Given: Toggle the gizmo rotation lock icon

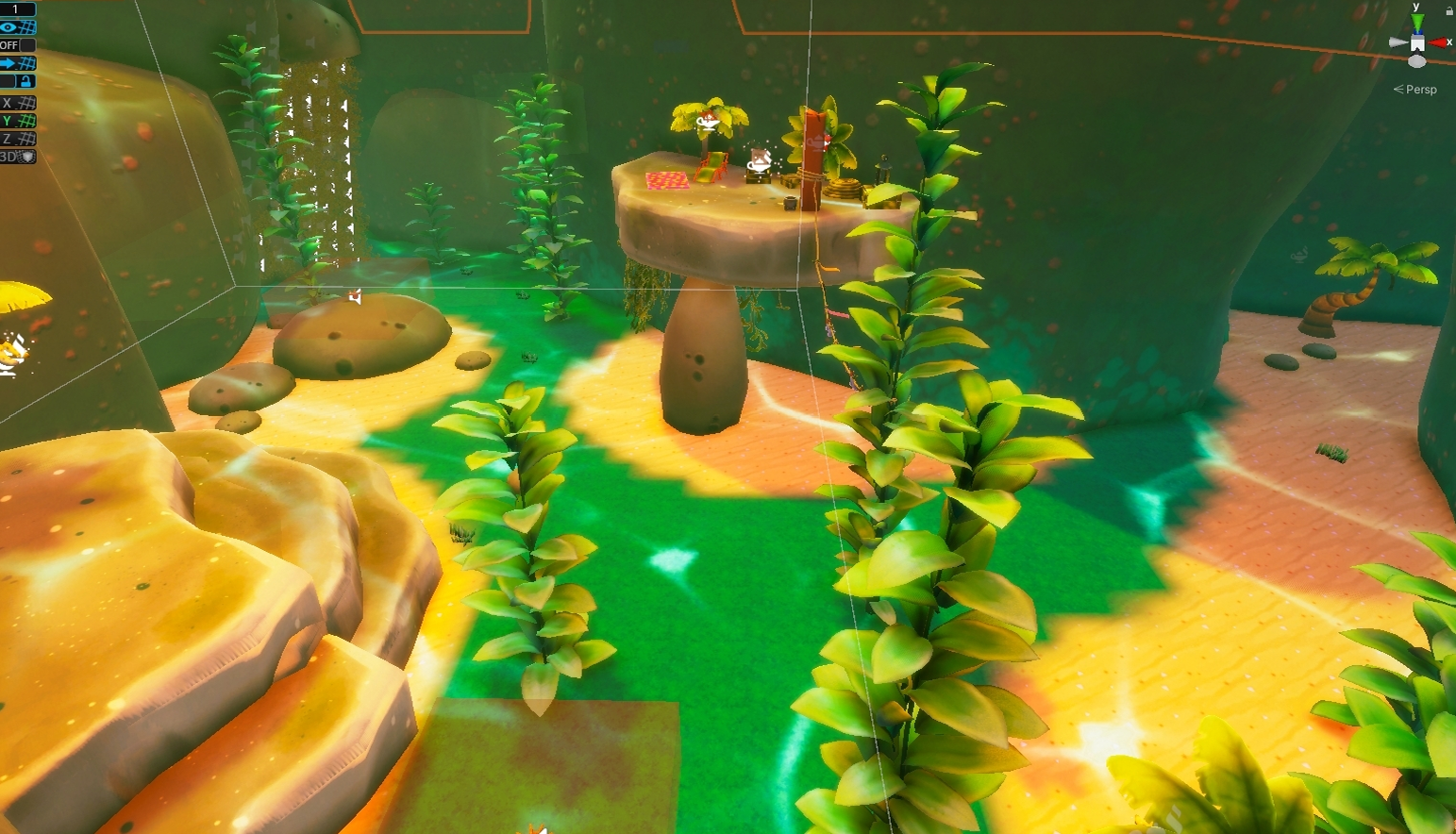Looking at the screenshot, I should [x=1448, y=10].
